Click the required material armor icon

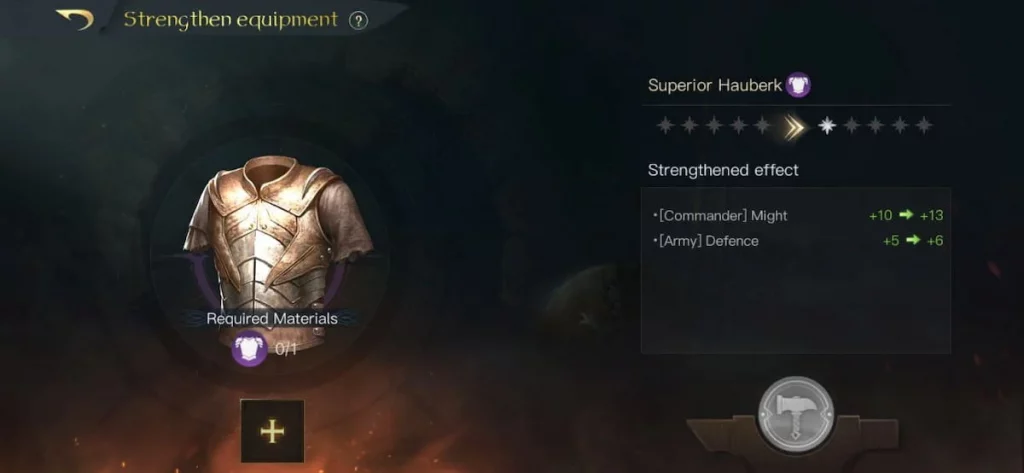(250, 349)
